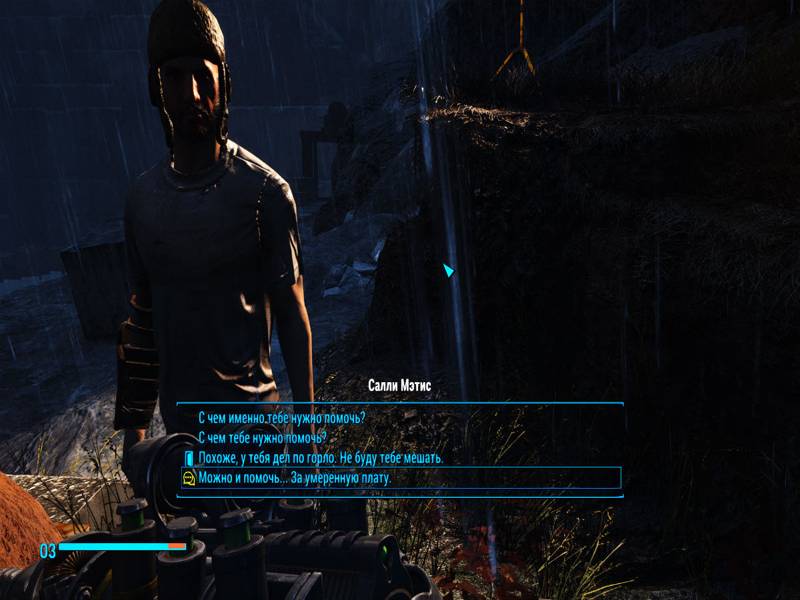Select reply "С чем тебе нужно помочь?"

[262, 438]
